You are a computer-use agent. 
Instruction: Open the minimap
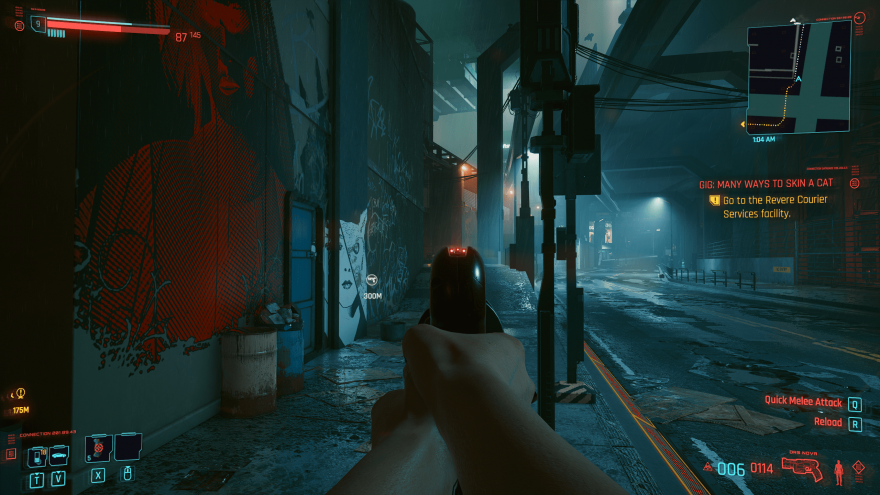[x=798, y=77]
